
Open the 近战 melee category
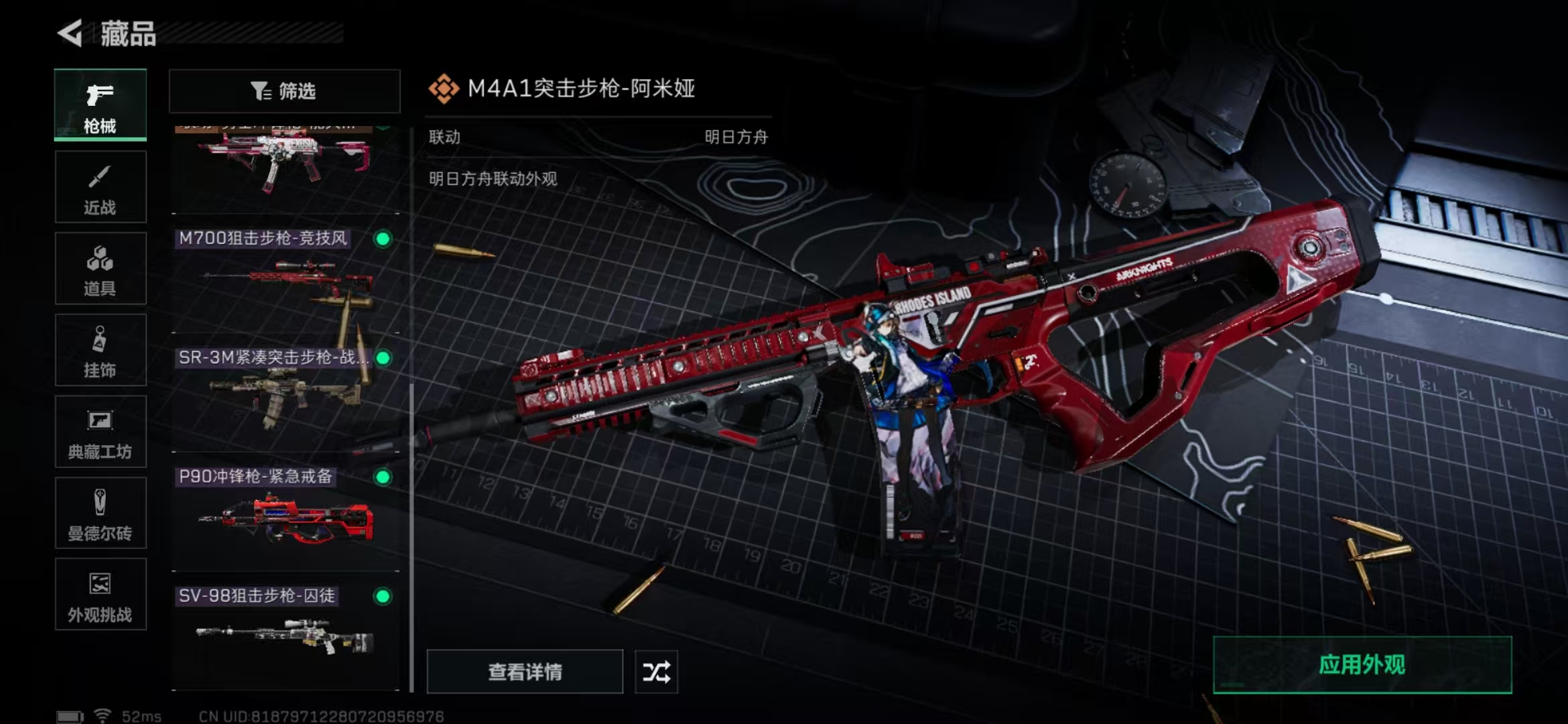(100, 187)
